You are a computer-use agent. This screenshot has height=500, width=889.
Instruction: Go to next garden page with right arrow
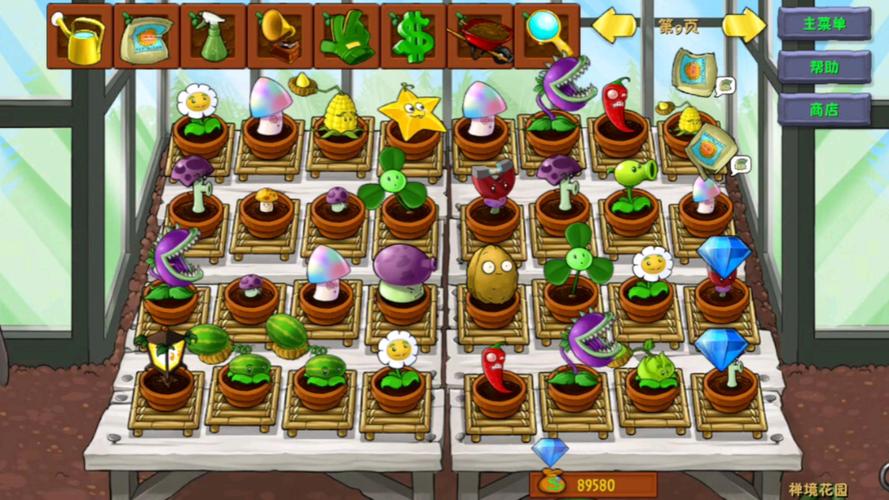(743, 26)
